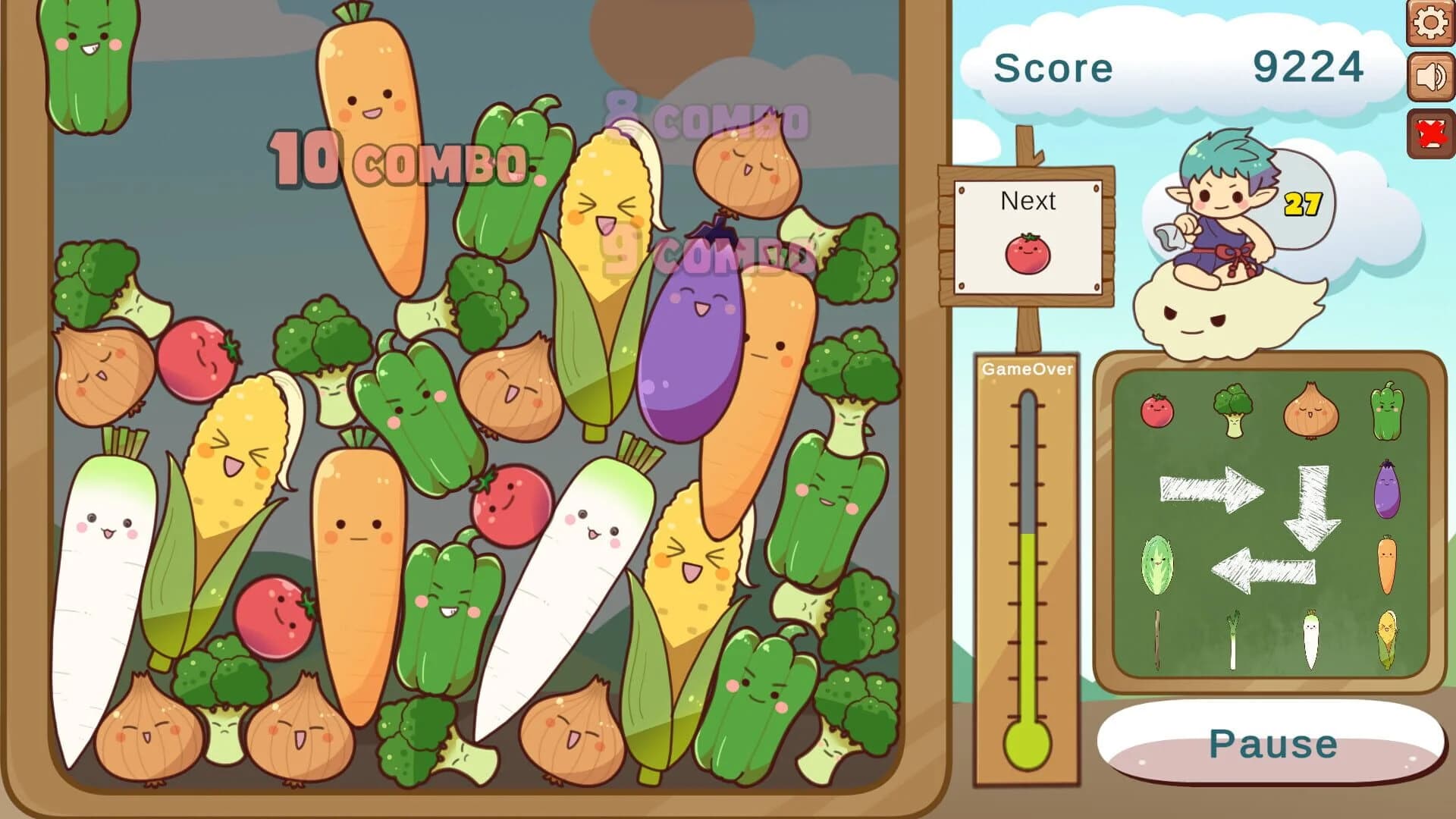Click the crossed-out red X button
The image size is (1456, 819).
1429,129
